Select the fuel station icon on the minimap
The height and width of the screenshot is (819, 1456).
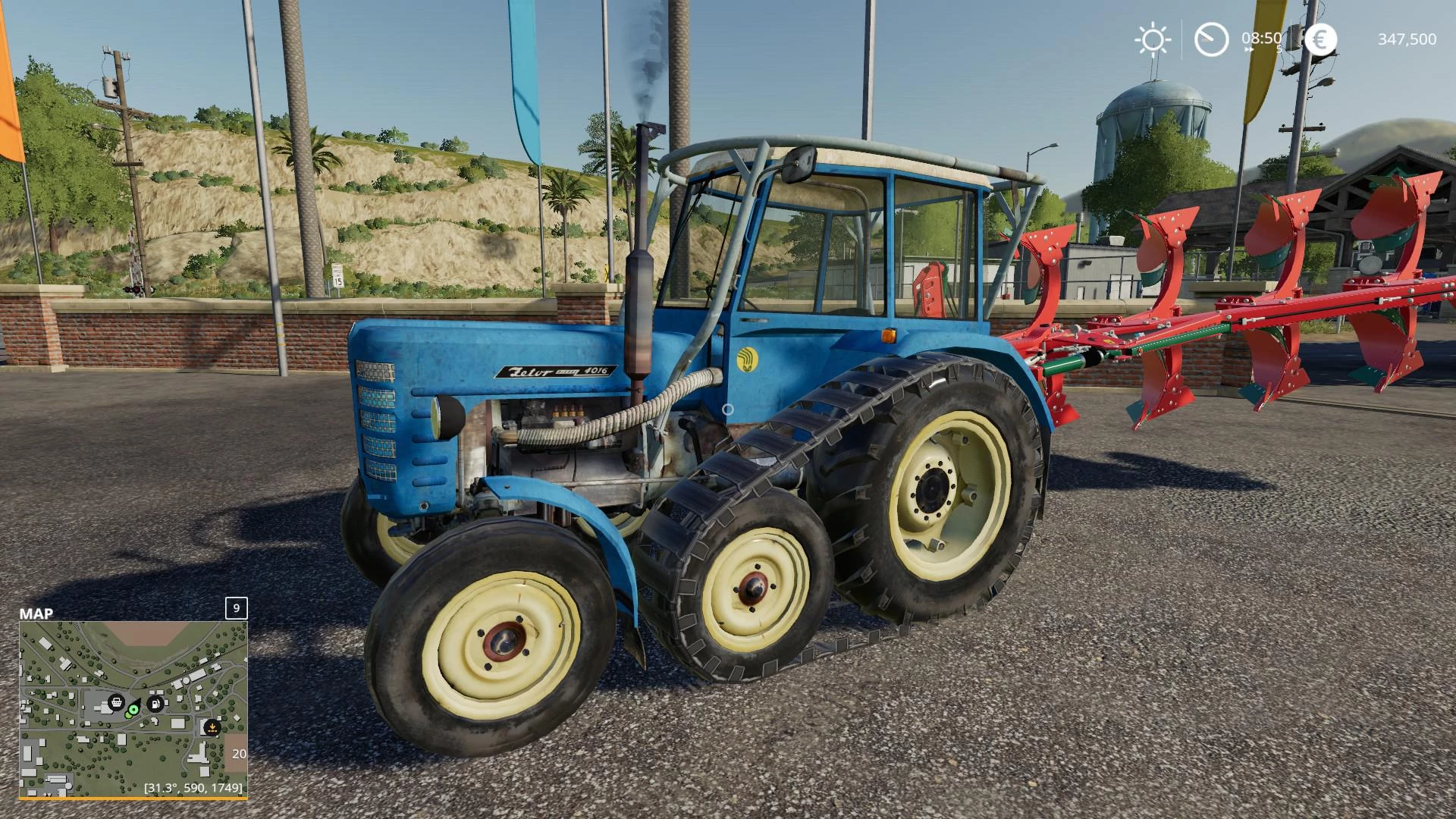pos(155,703)
